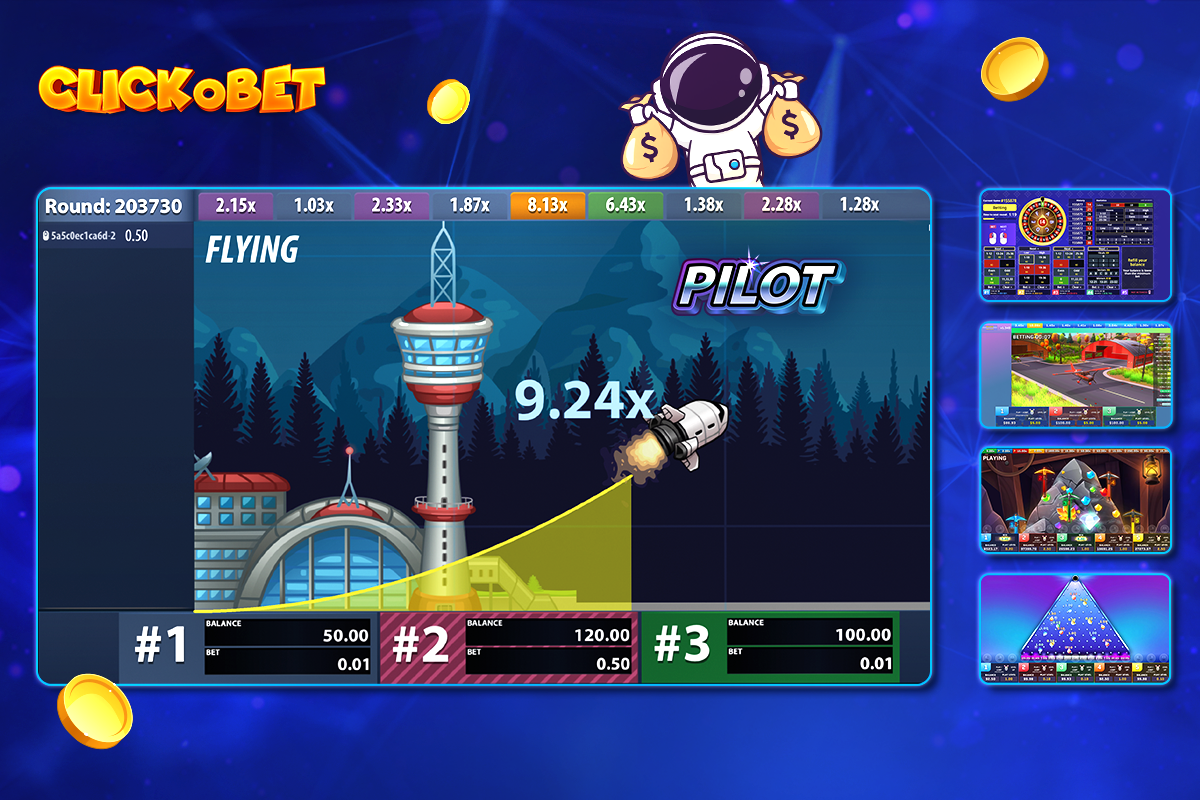Click player #2's bet field showing 0.50
The width and height of the screenshot is (1200, 800).
pos(550,664)
